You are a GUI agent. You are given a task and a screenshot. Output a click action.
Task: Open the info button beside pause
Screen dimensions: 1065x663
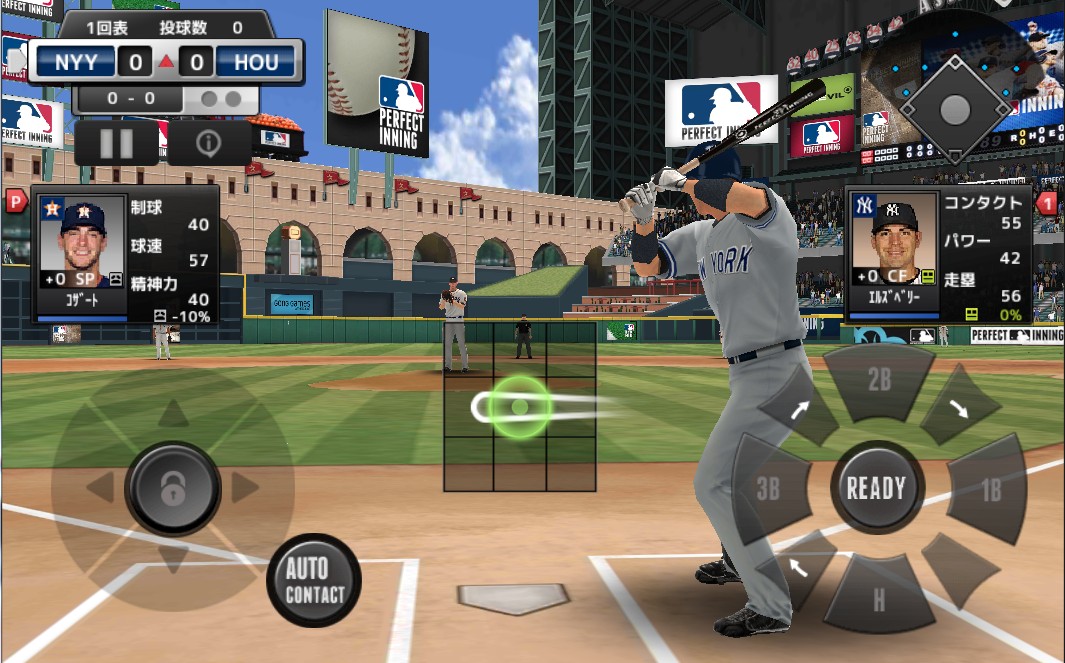(x=208, y=143)
